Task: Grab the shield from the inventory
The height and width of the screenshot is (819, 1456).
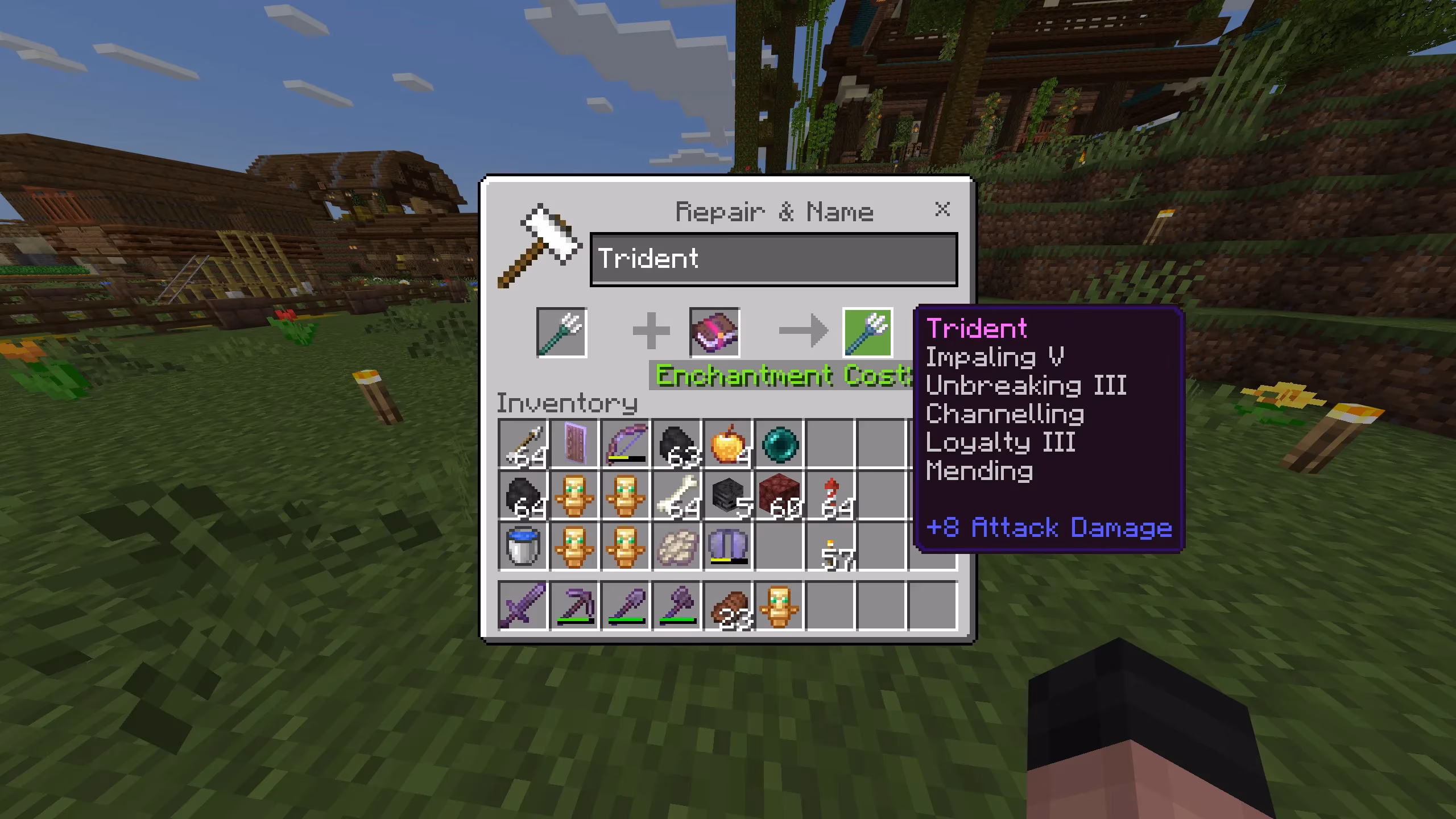Action: [574, 445]
